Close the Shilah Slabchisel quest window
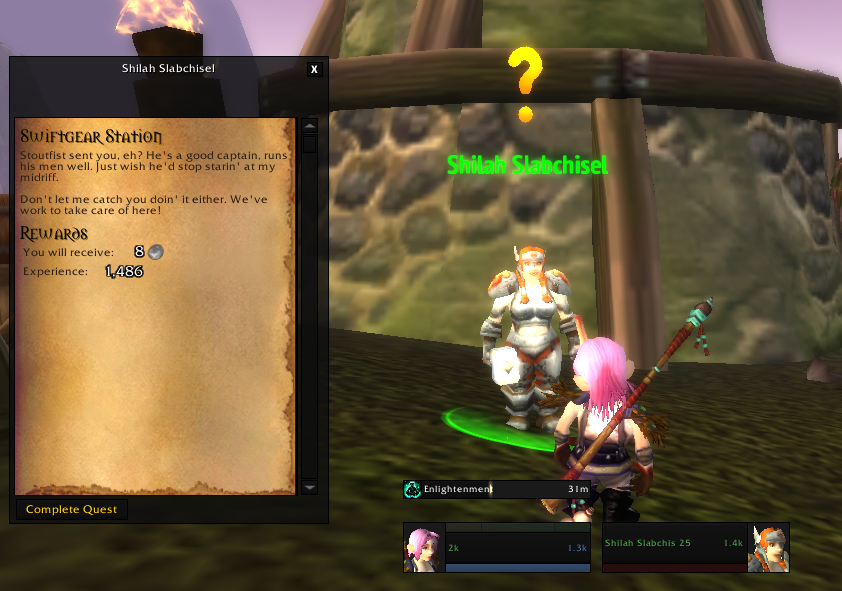 pyautogui.click(x=314, y=69)
